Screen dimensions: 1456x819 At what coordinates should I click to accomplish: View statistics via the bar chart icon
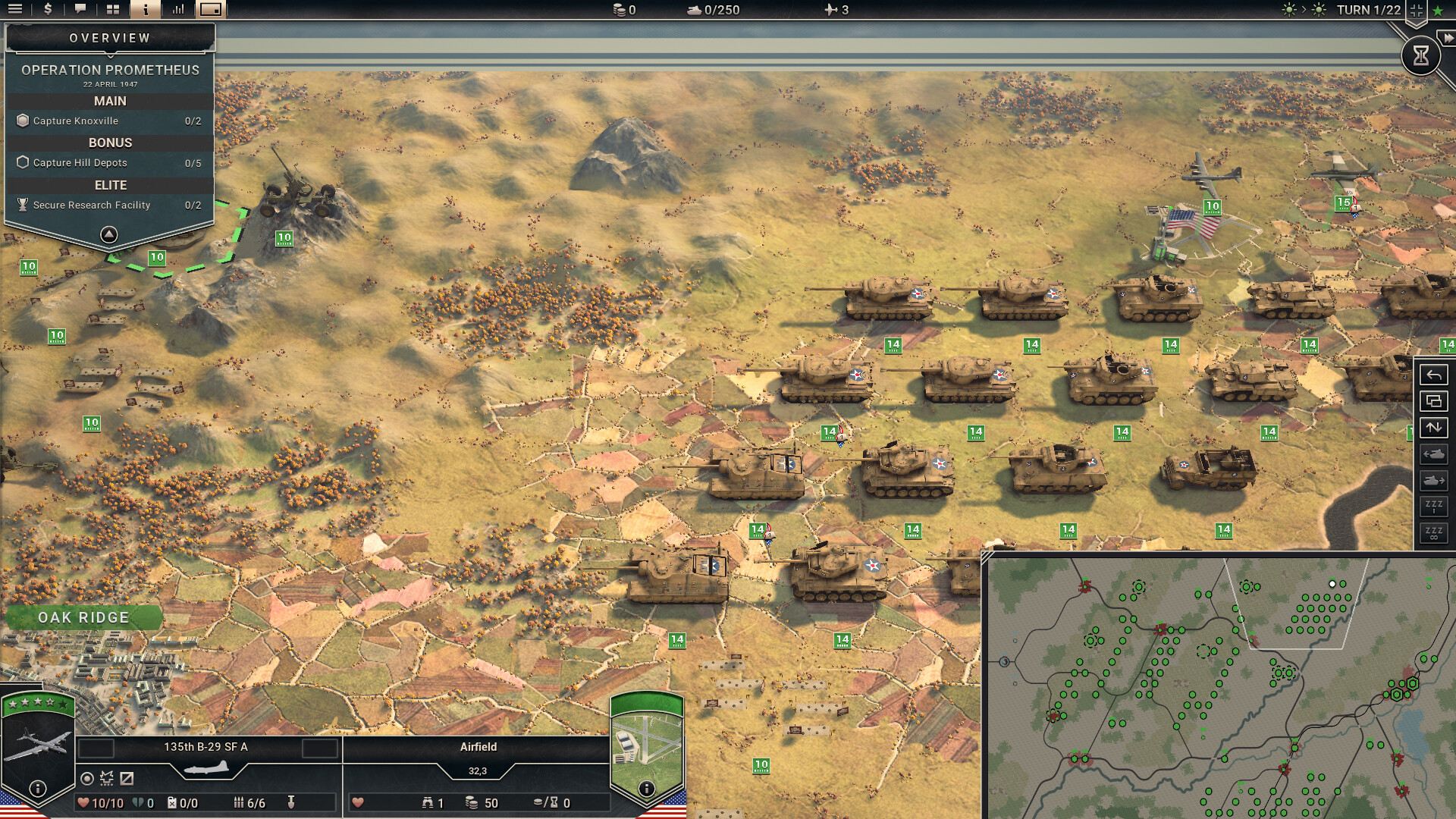177,10
